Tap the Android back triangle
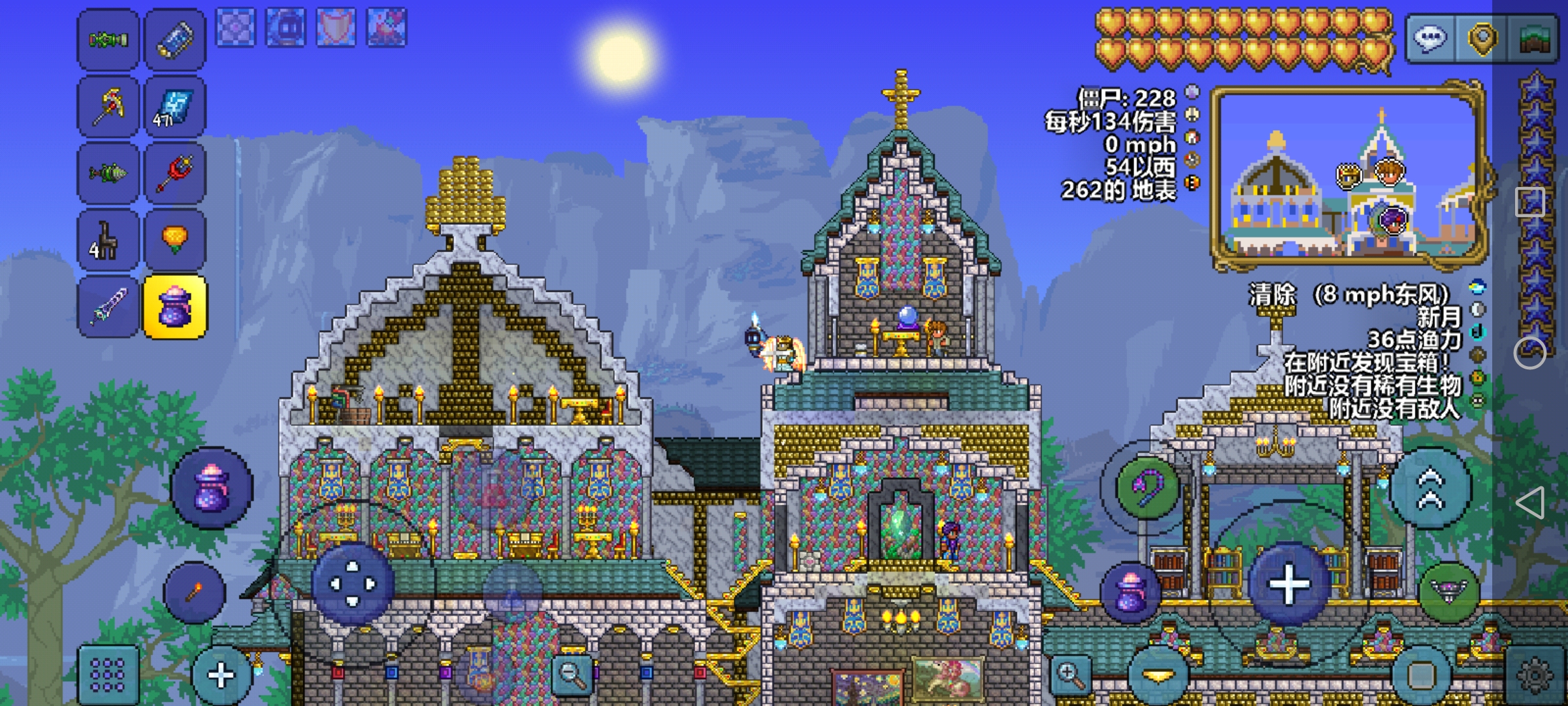 click(x=1530, y=503)
